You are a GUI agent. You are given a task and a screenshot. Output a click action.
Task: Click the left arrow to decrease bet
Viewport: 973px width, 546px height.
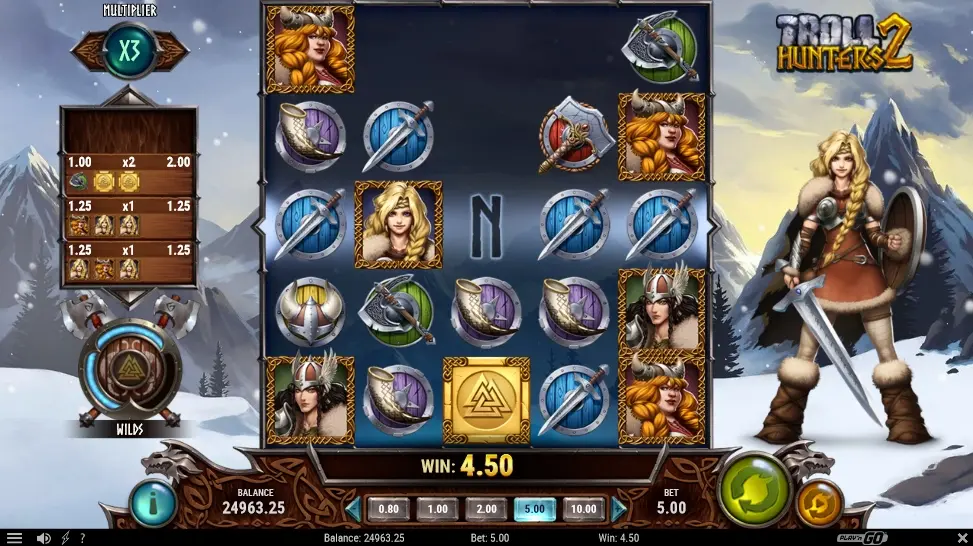point(353,509)
